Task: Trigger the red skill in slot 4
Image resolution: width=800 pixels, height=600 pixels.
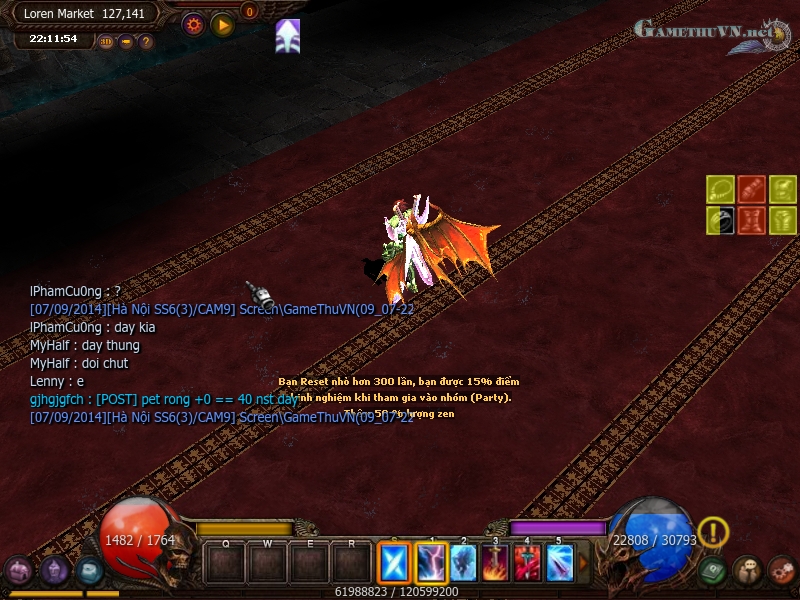Action: [527, 563]
